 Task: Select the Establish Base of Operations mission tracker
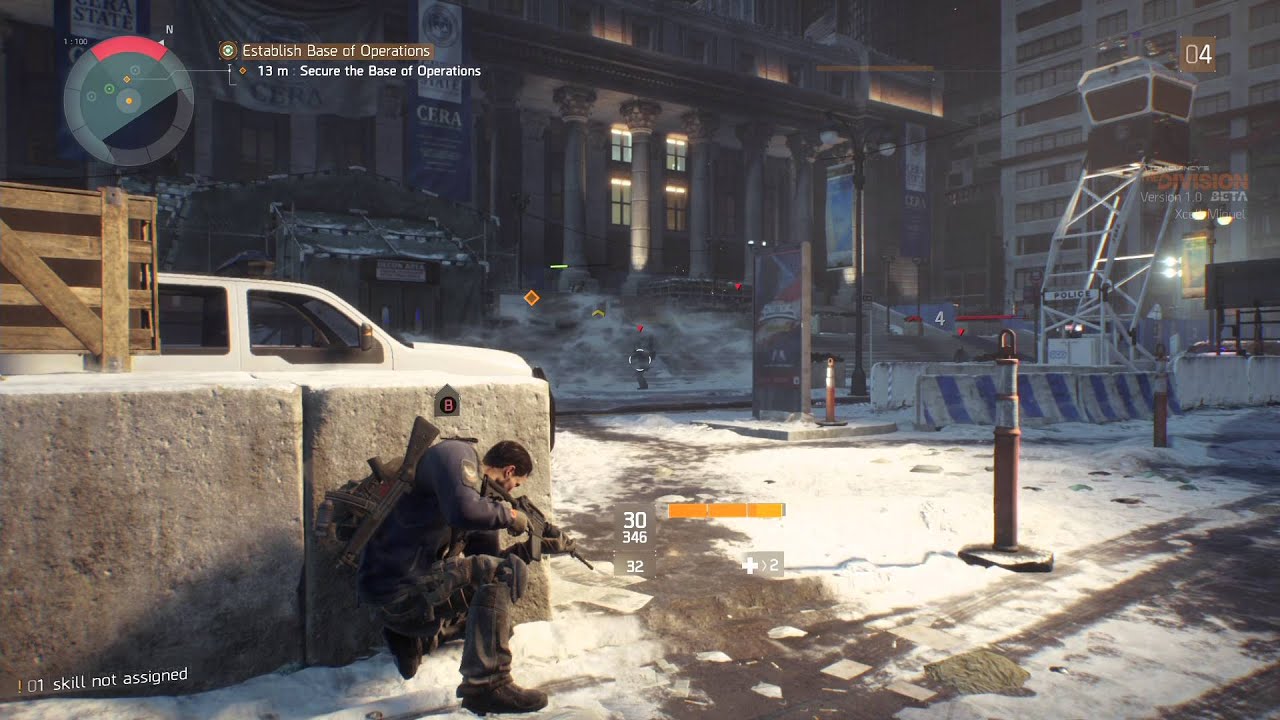tap(335, 51)
